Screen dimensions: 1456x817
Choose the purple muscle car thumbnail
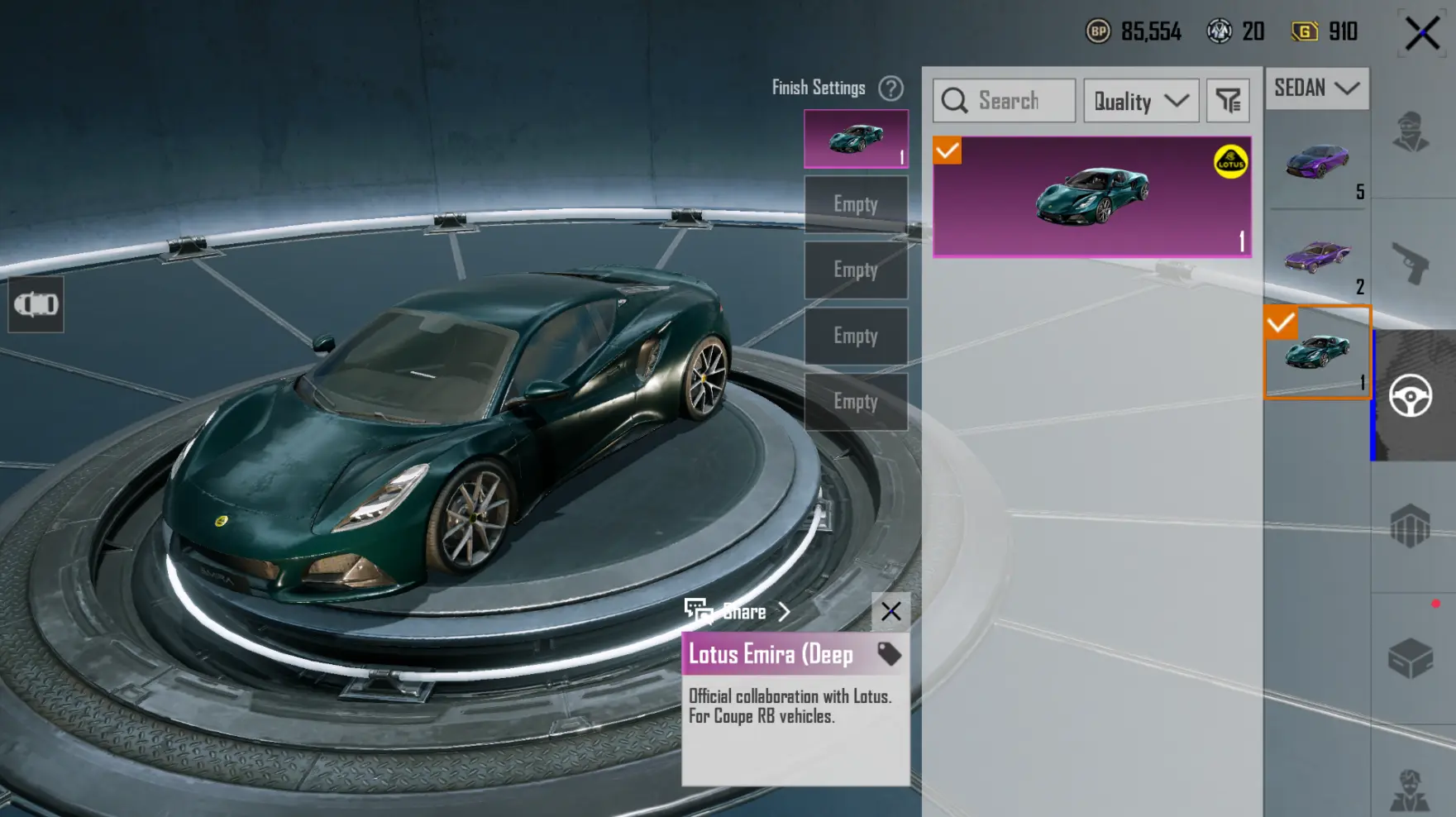(x=1317, y=256)
